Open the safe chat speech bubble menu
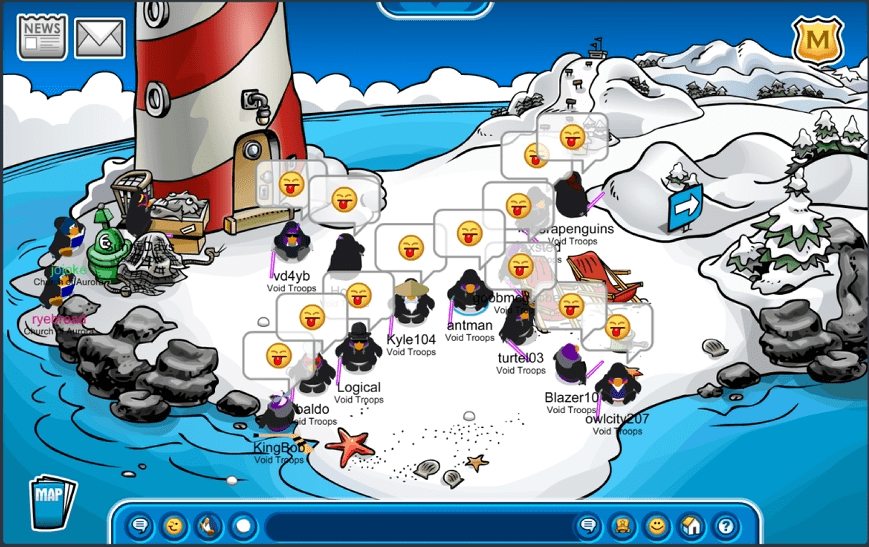This screenshot has width=869, height=547. click(140, 525)
